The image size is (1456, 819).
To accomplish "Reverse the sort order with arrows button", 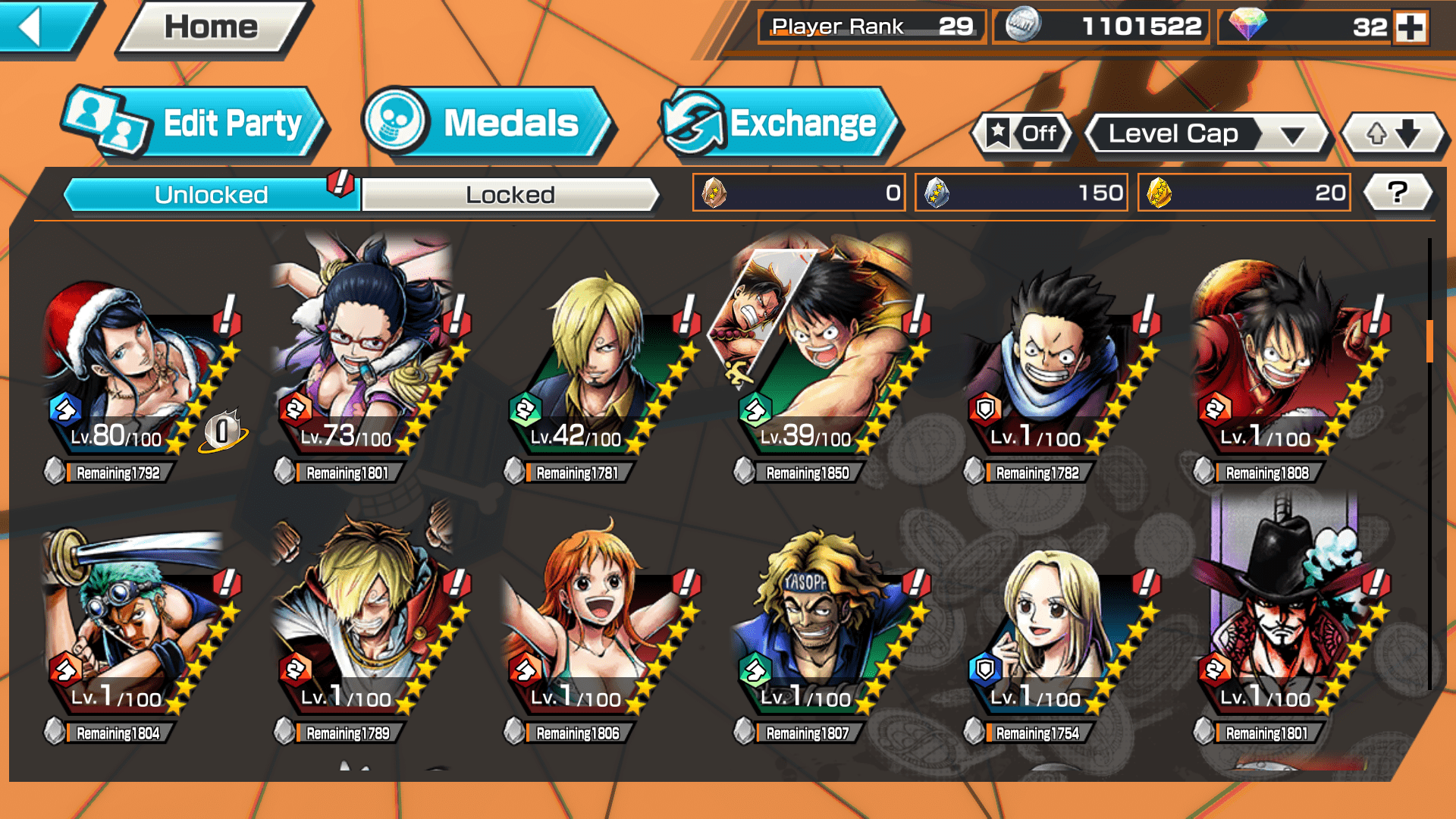I will click(1392, 134).
